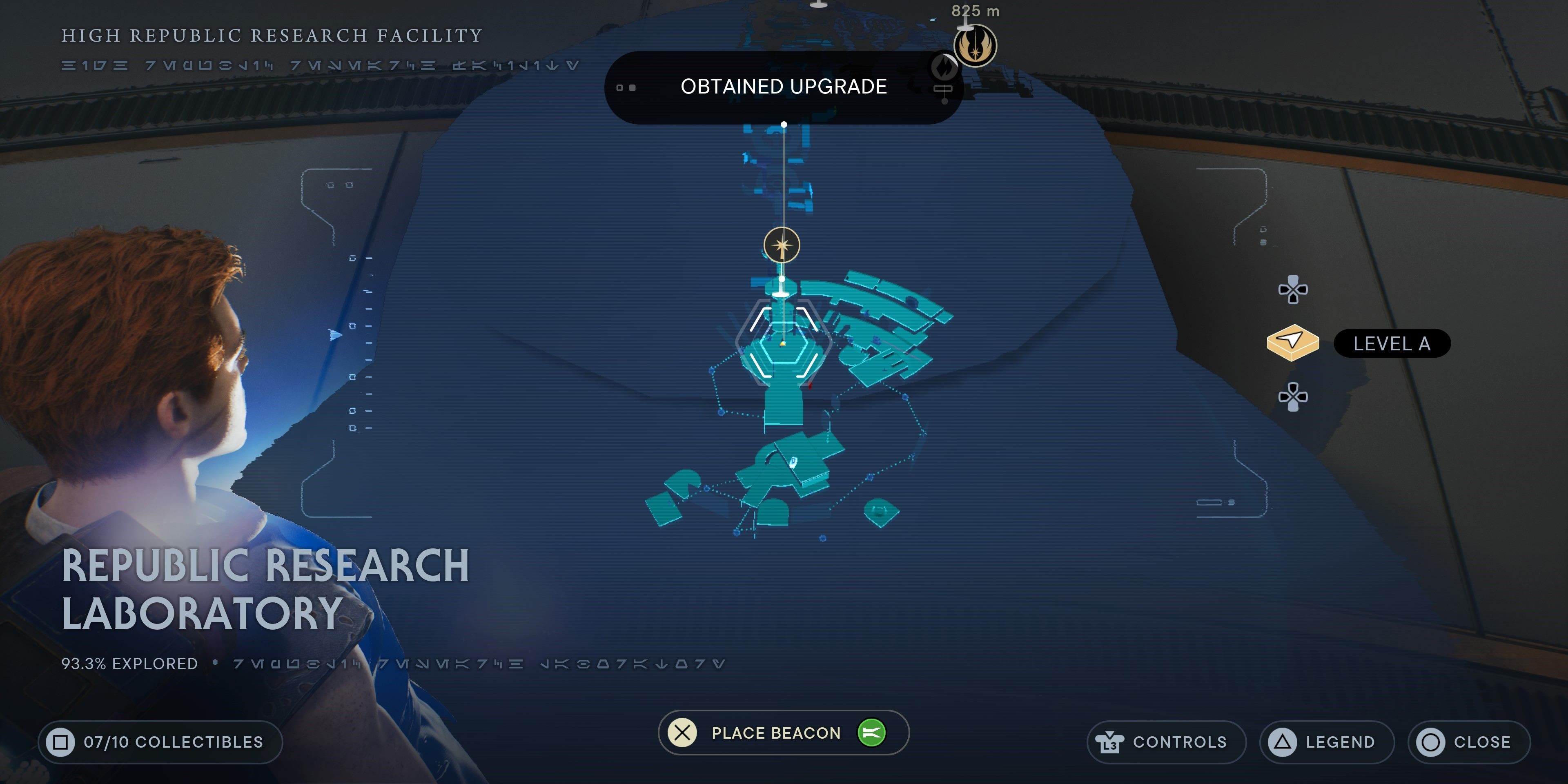Click the Place Beacon button
The image size is (1568, 784).
click(x=783, y=733)
